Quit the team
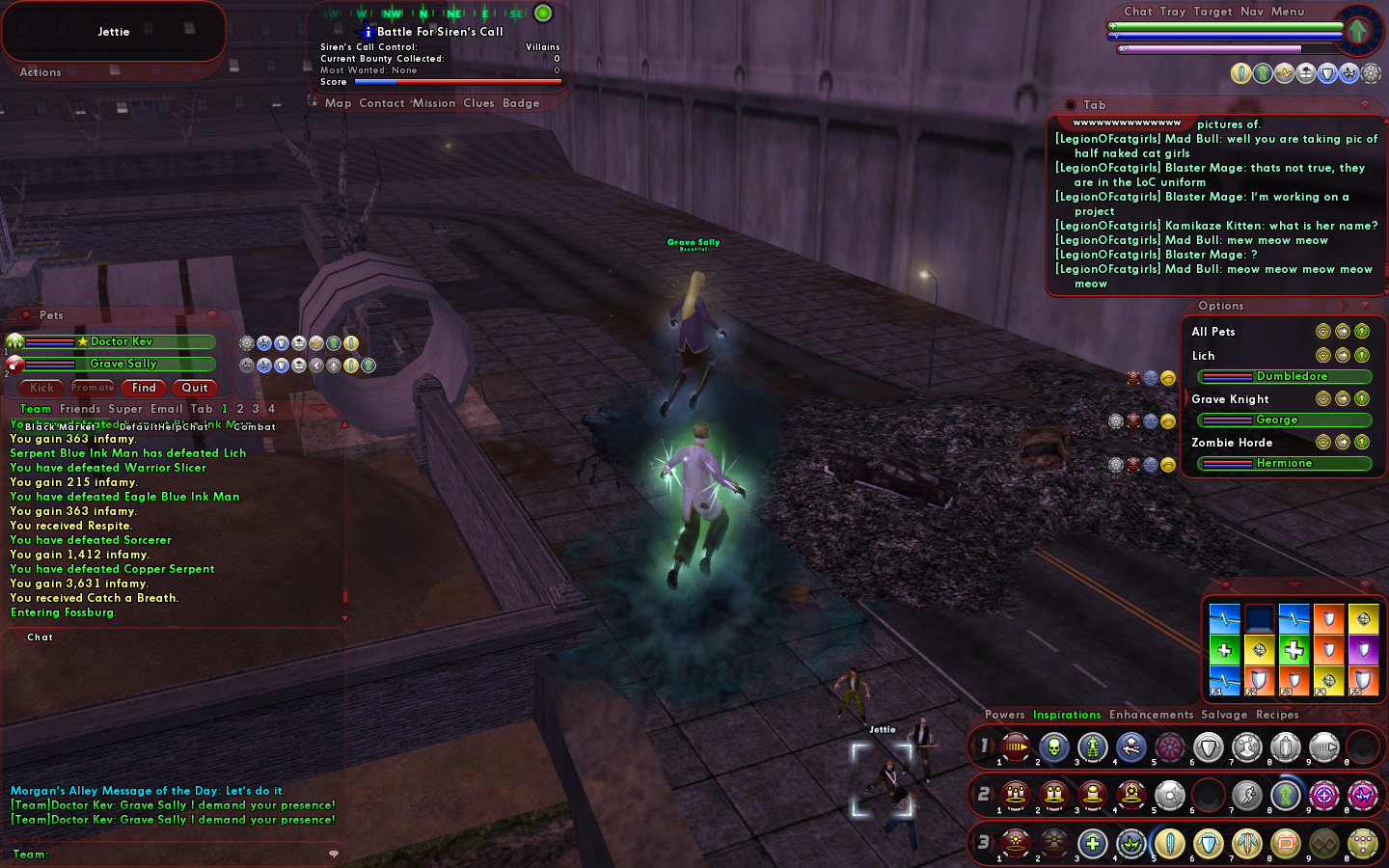Viewport: 1389px width, 868px height. 194,388
